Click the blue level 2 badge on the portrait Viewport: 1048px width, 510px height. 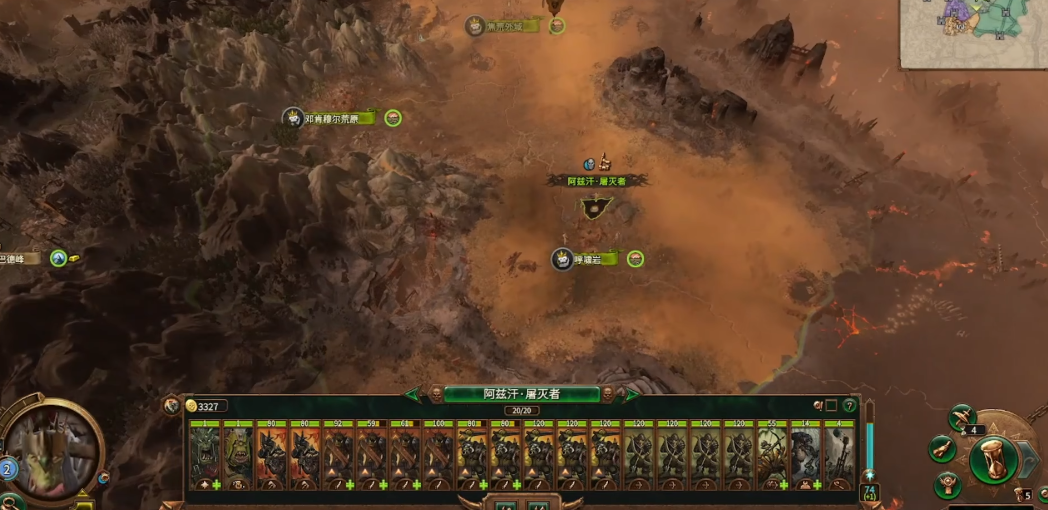8,468
